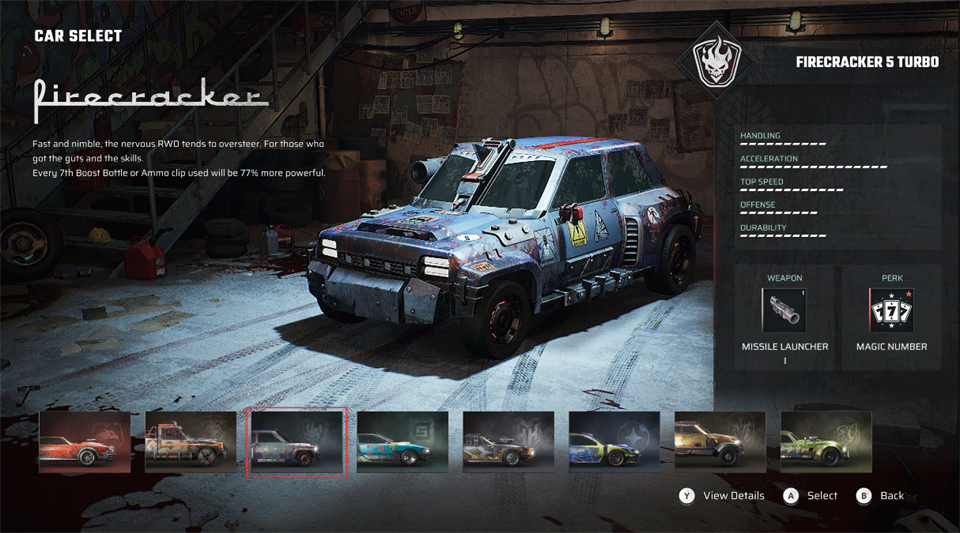The height and width of the screenshot is (533, 960).
Task: Choose the orange tow truck thumbnail
Action: [190, 441]
